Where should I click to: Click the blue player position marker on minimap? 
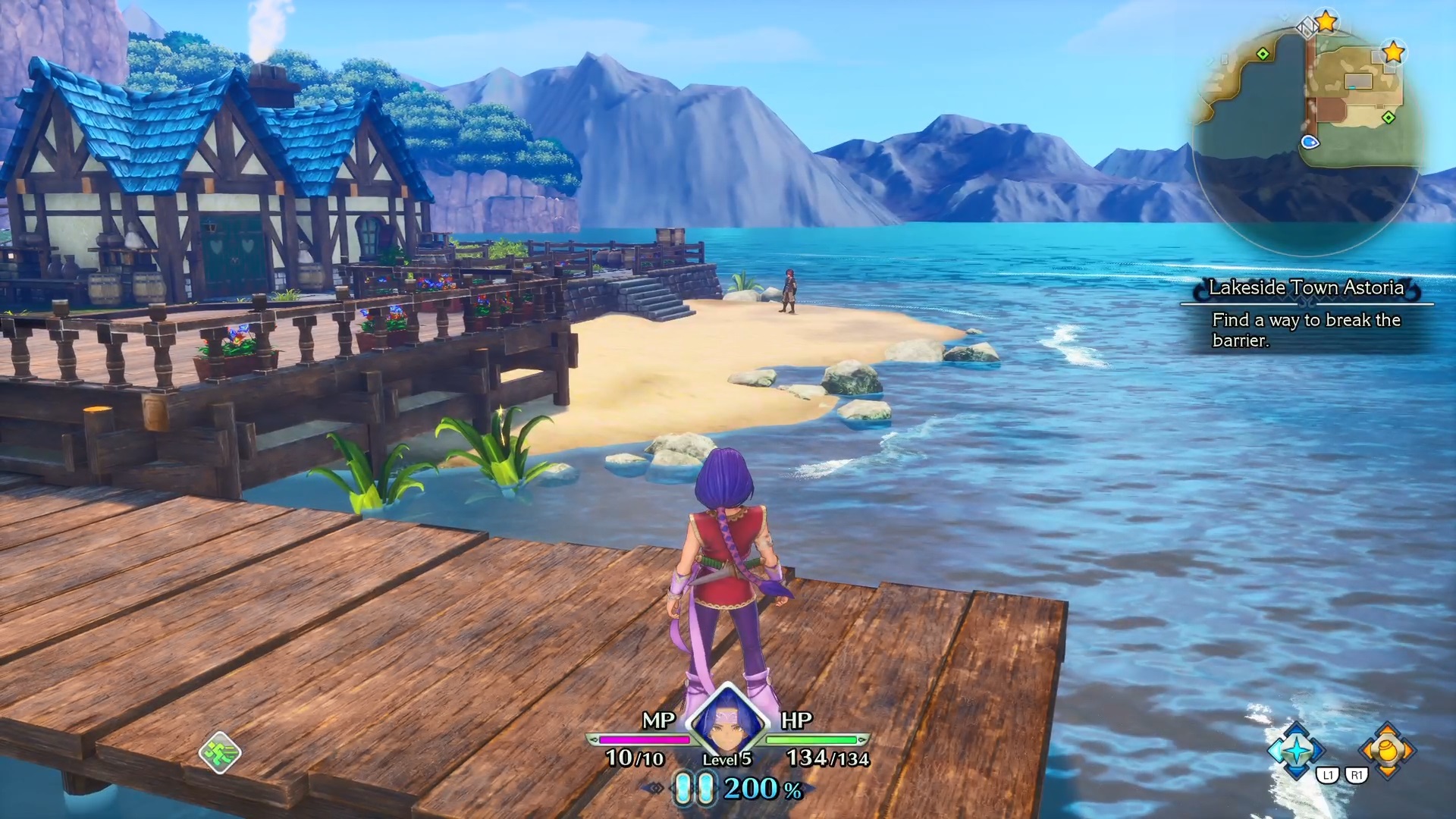coord(1310,142)
